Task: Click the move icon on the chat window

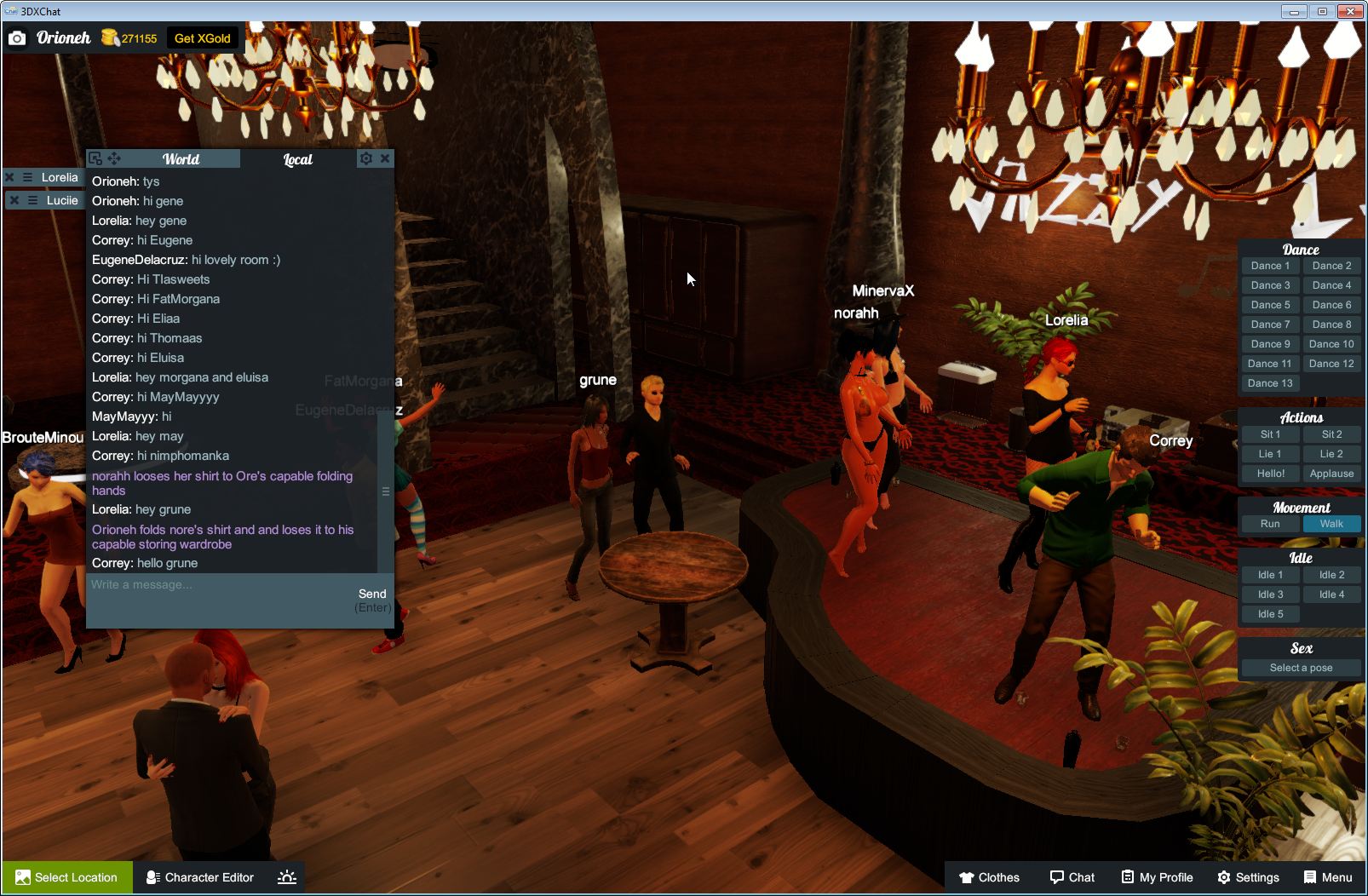Action: pos(114,158)
